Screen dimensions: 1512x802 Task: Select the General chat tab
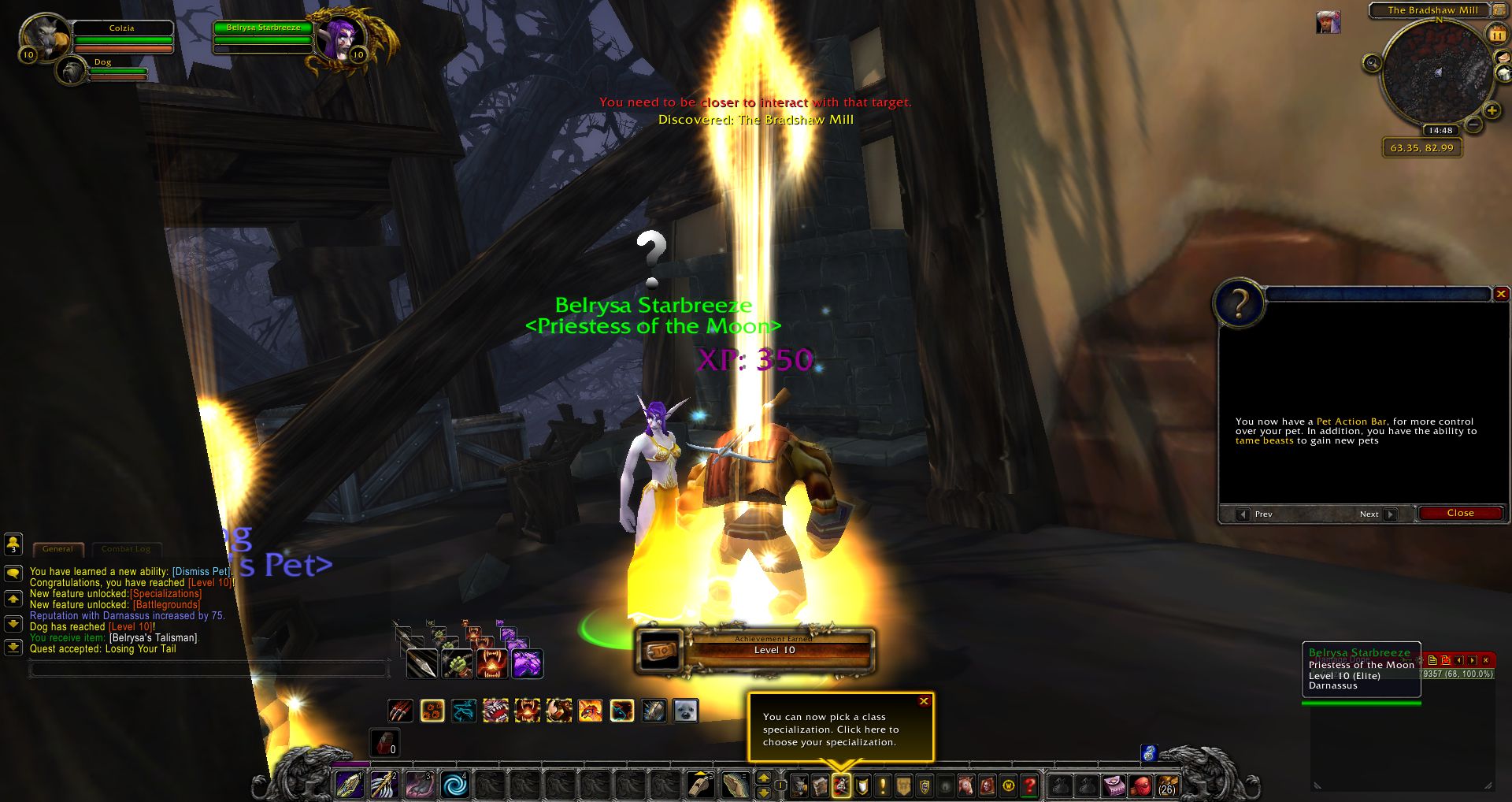(57, 549)
